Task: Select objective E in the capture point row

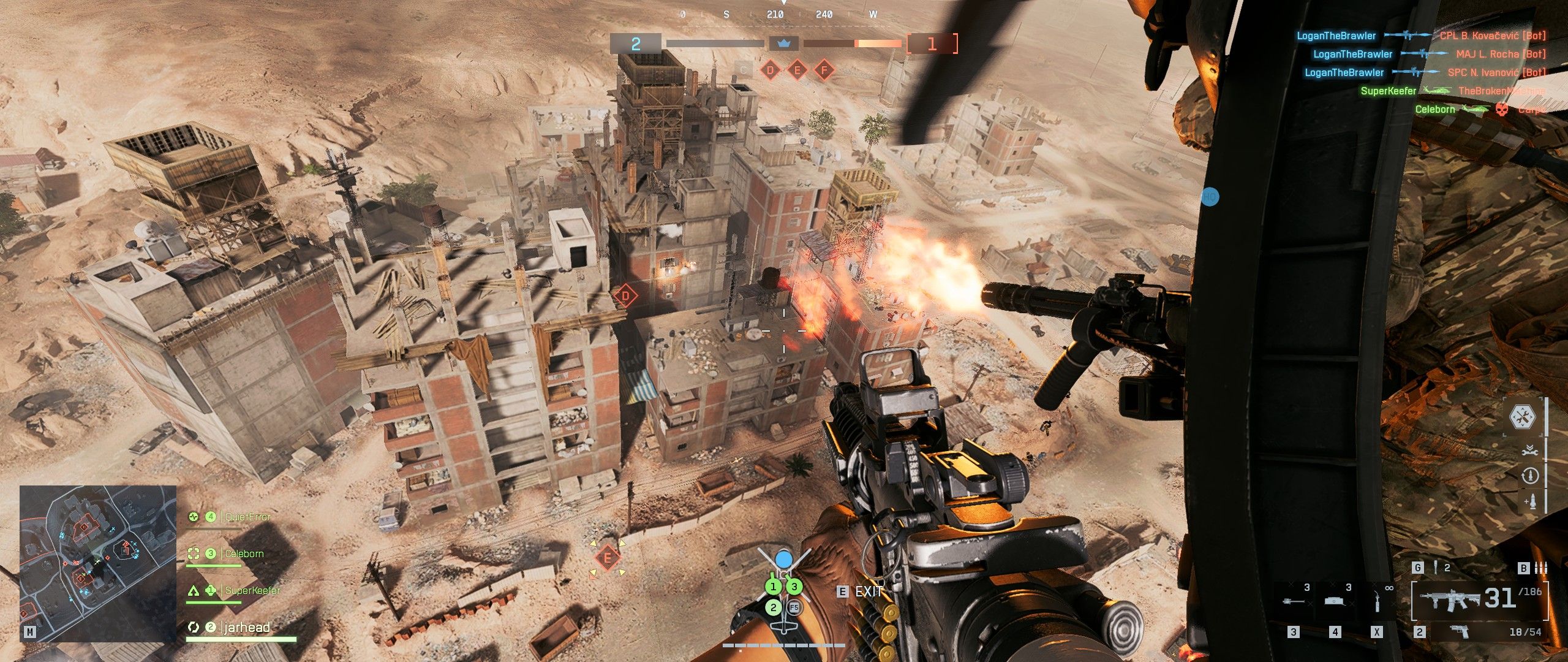Action: click(x=797, y=70)
